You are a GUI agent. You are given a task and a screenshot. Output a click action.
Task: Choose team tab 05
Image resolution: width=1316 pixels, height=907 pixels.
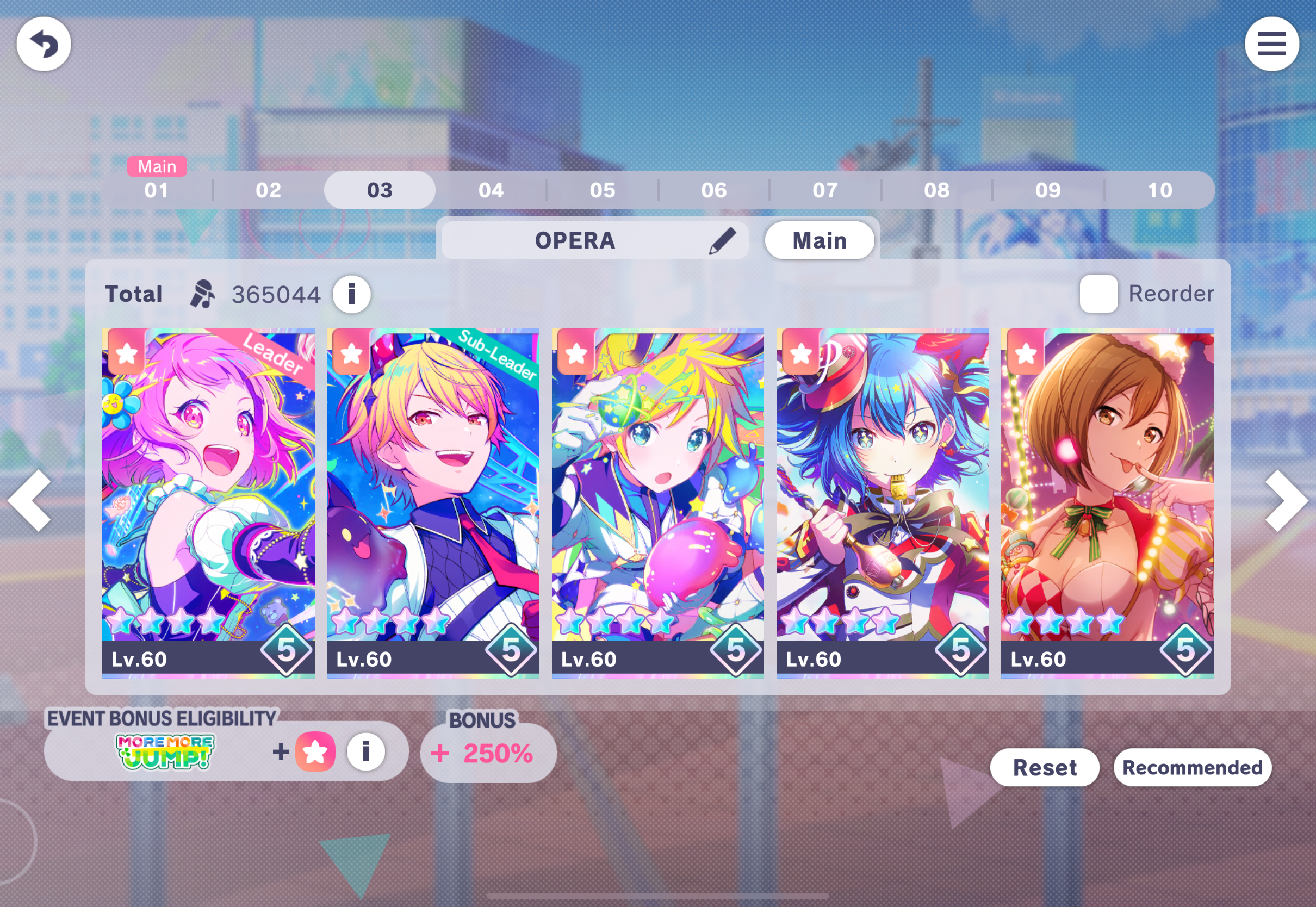603,190
